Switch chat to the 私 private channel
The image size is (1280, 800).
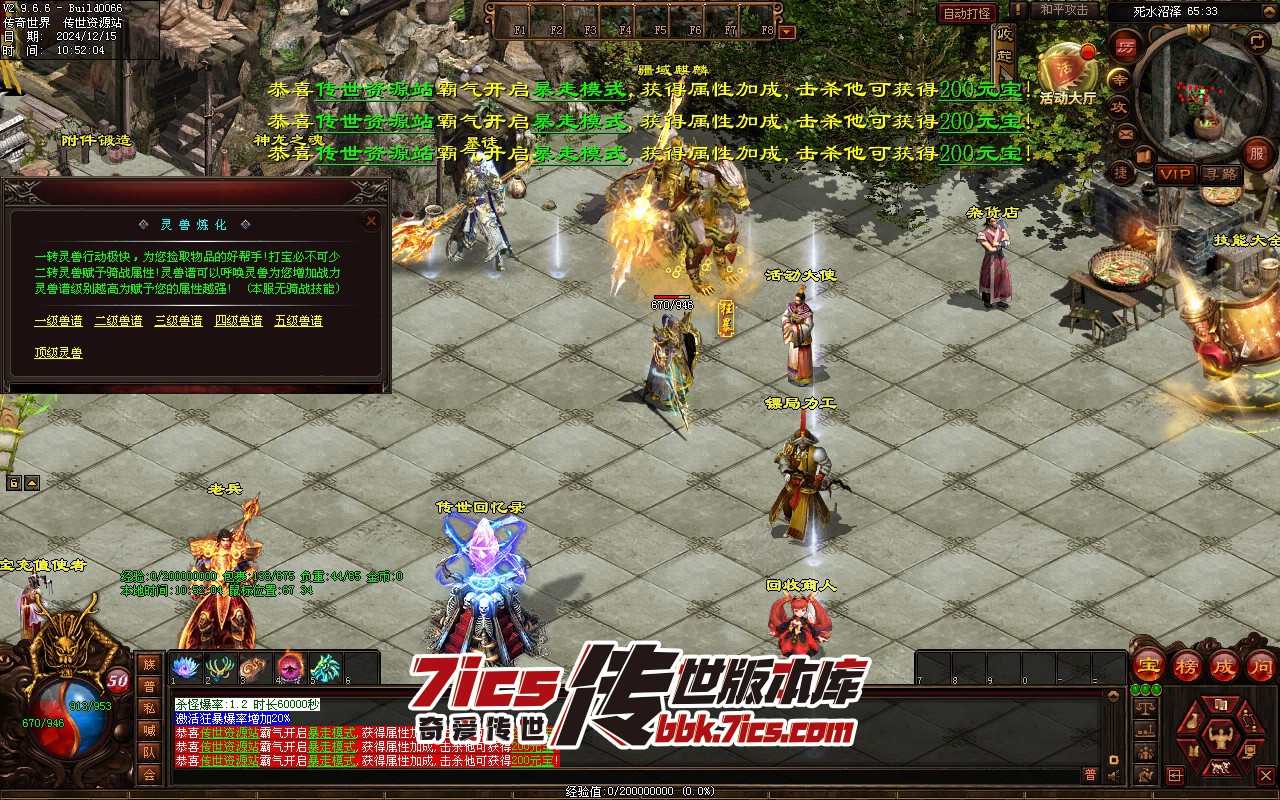coord(149,708)
